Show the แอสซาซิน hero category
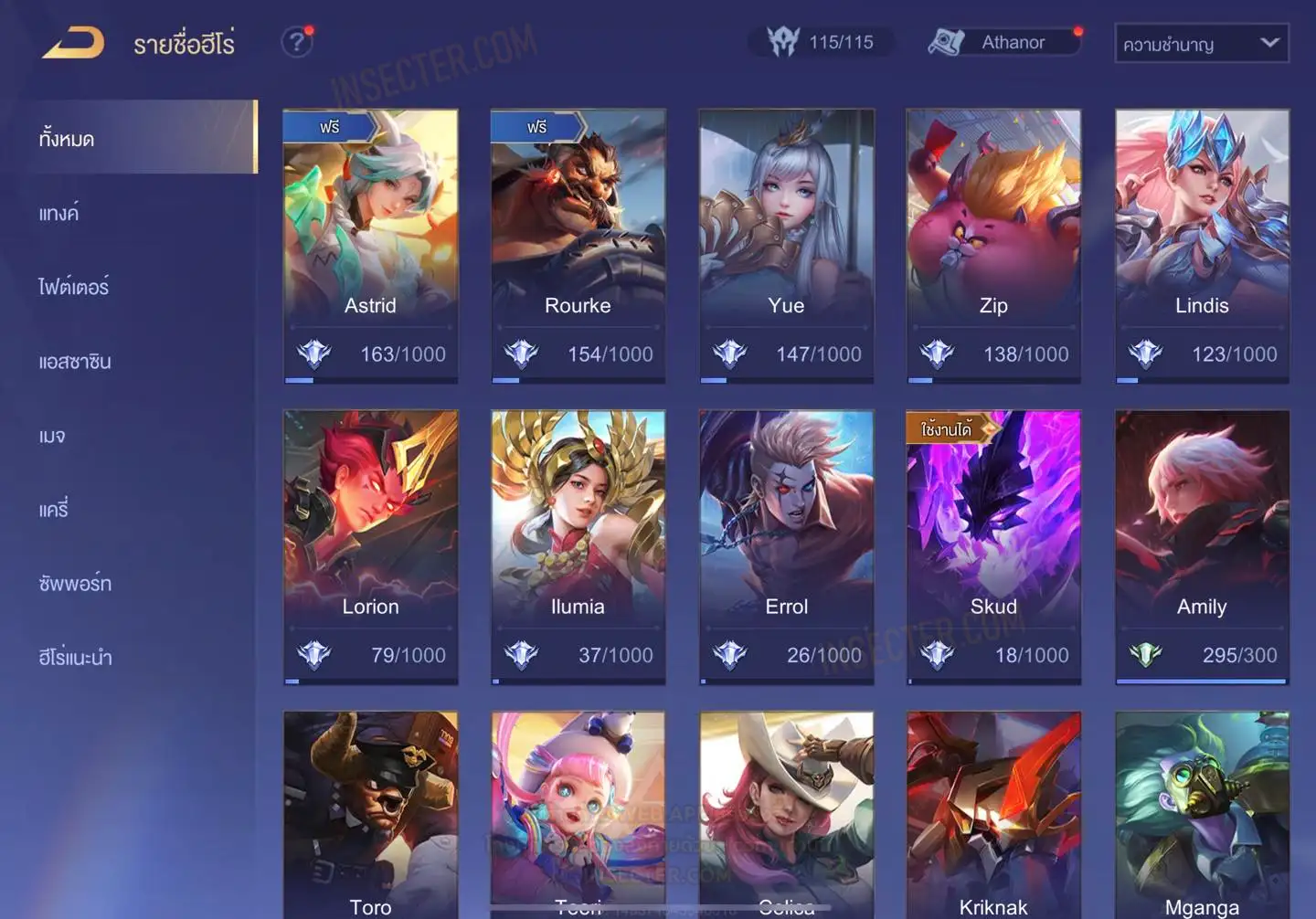Screen dimensions: 1316x919 point(75,362)
